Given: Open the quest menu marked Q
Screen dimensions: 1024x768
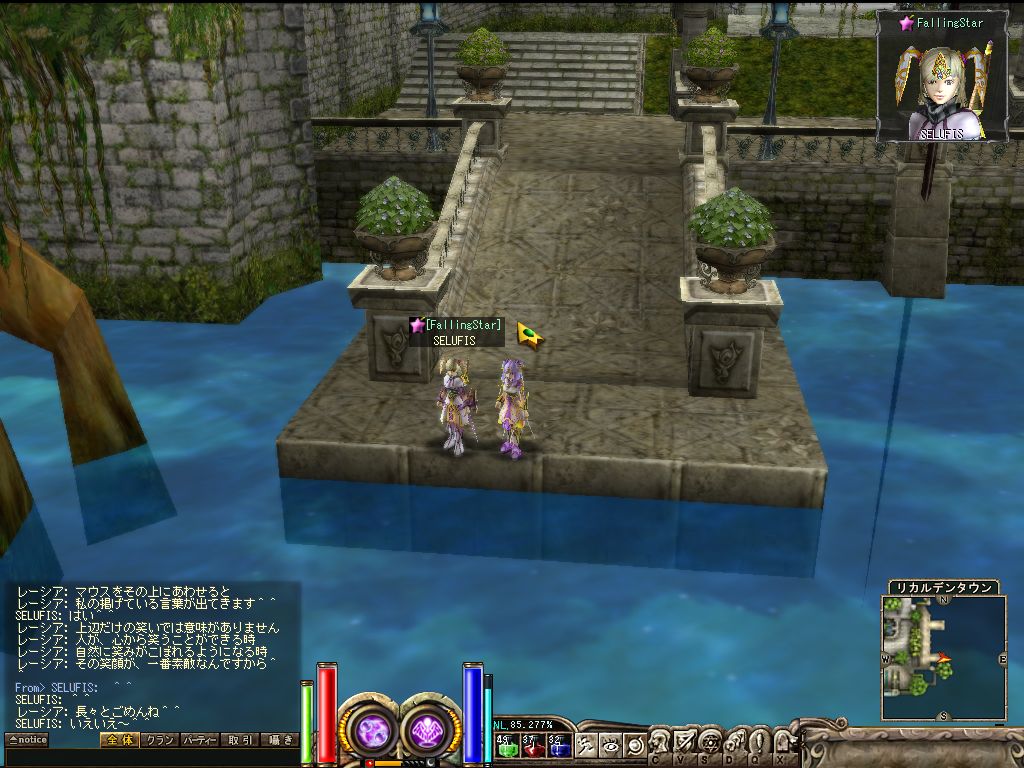Looking at the screenshot, I should [757, 744].
